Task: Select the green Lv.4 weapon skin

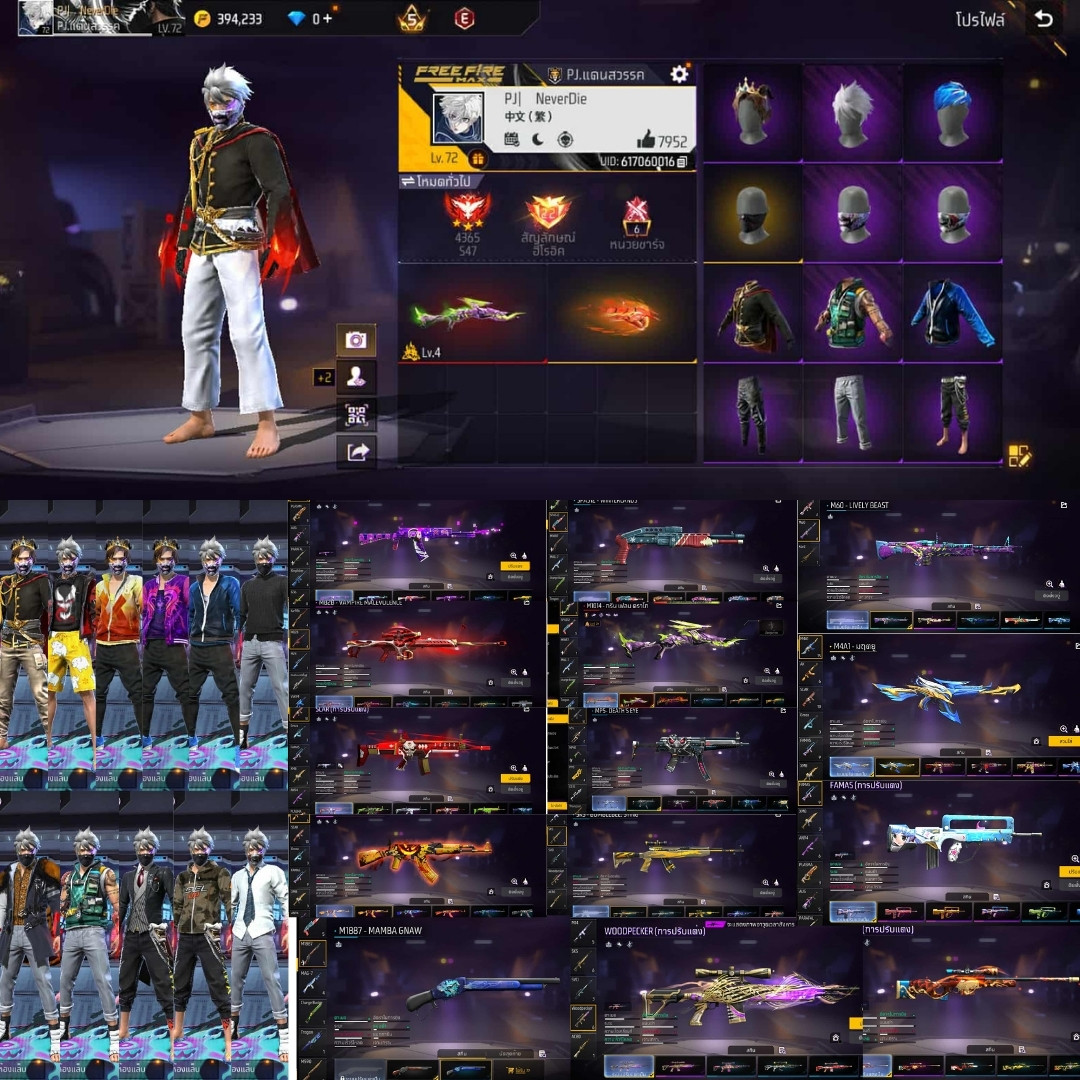Action: [x=470, y=314]
